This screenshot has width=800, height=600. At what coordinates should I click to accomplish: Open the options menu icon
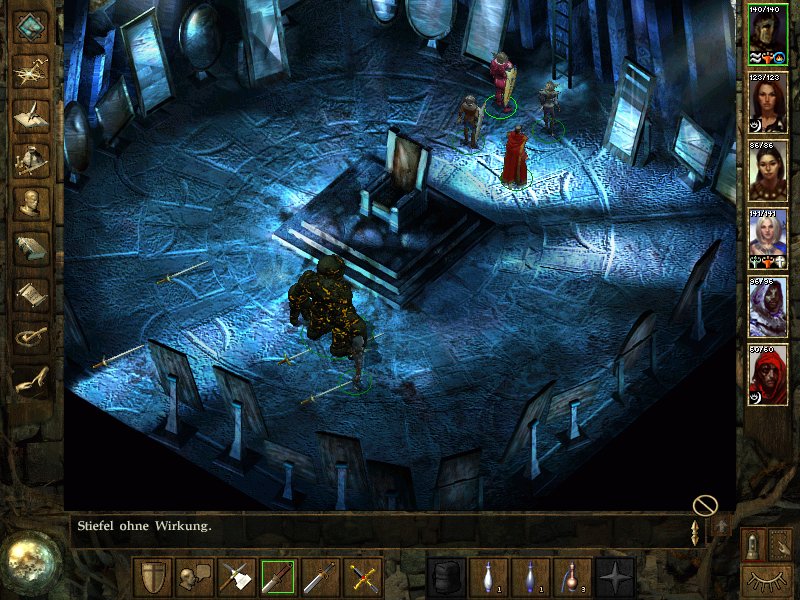(x=30, y=337)
